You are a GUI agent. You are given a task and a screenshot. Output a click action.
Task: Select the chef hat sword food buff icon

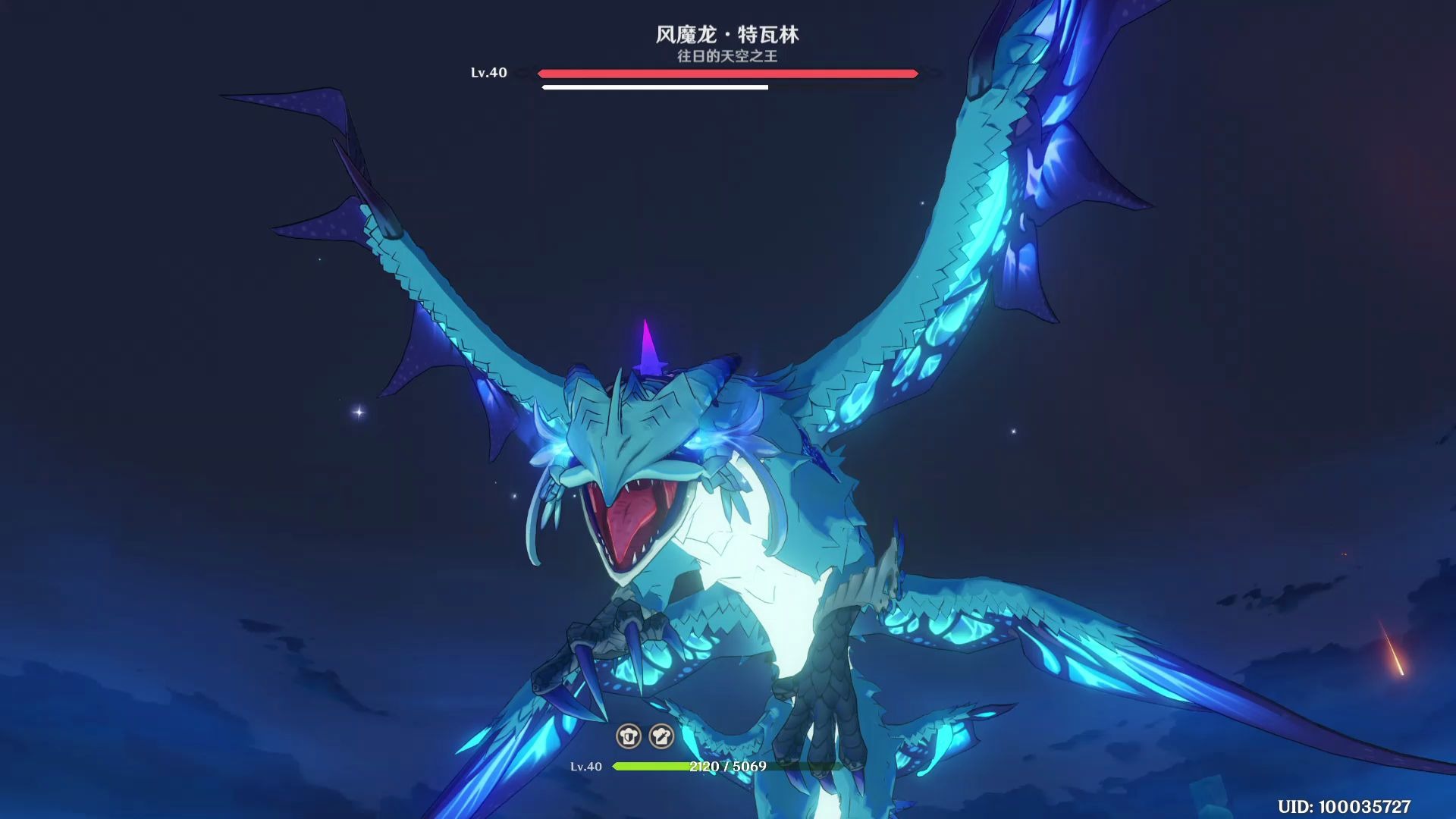pyautogui.click(x=661, y=735)
